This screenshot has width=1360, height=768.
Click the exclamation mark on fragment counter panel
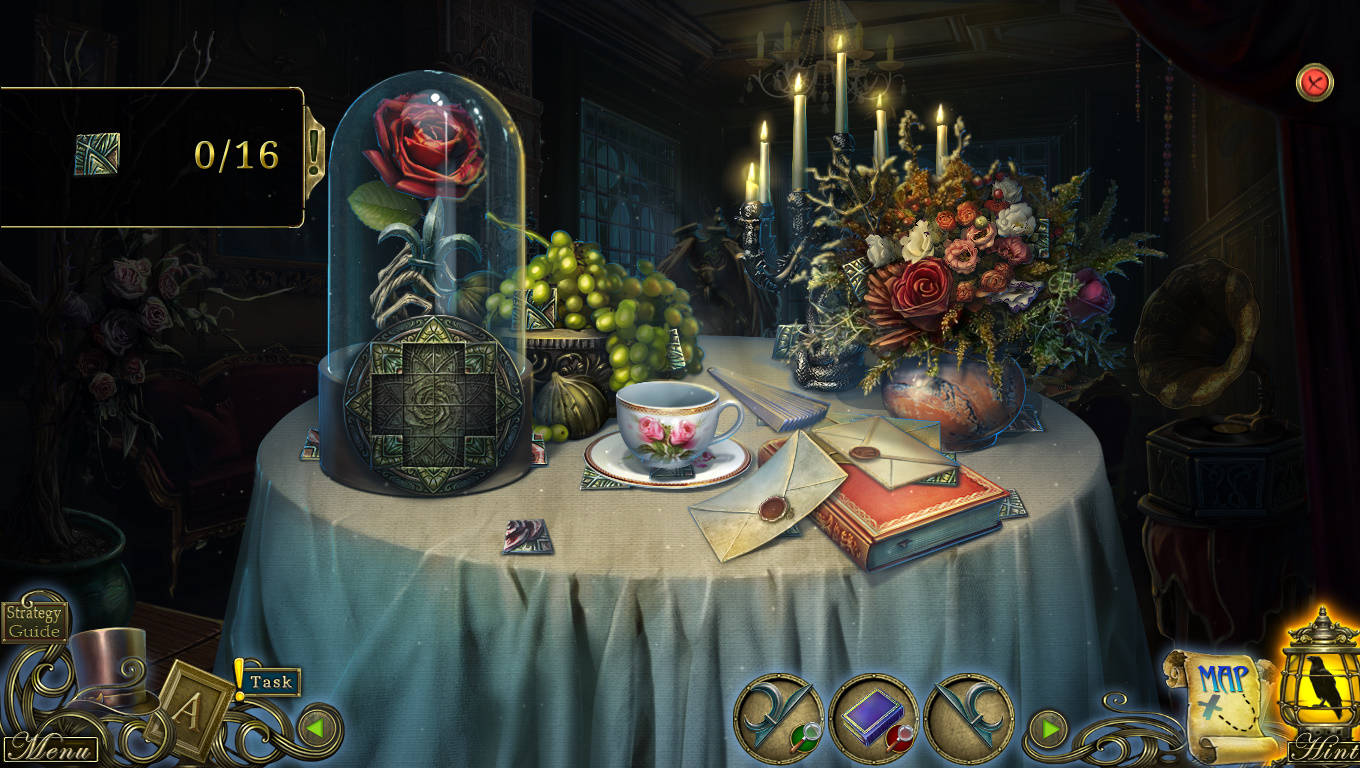(315, 152)
